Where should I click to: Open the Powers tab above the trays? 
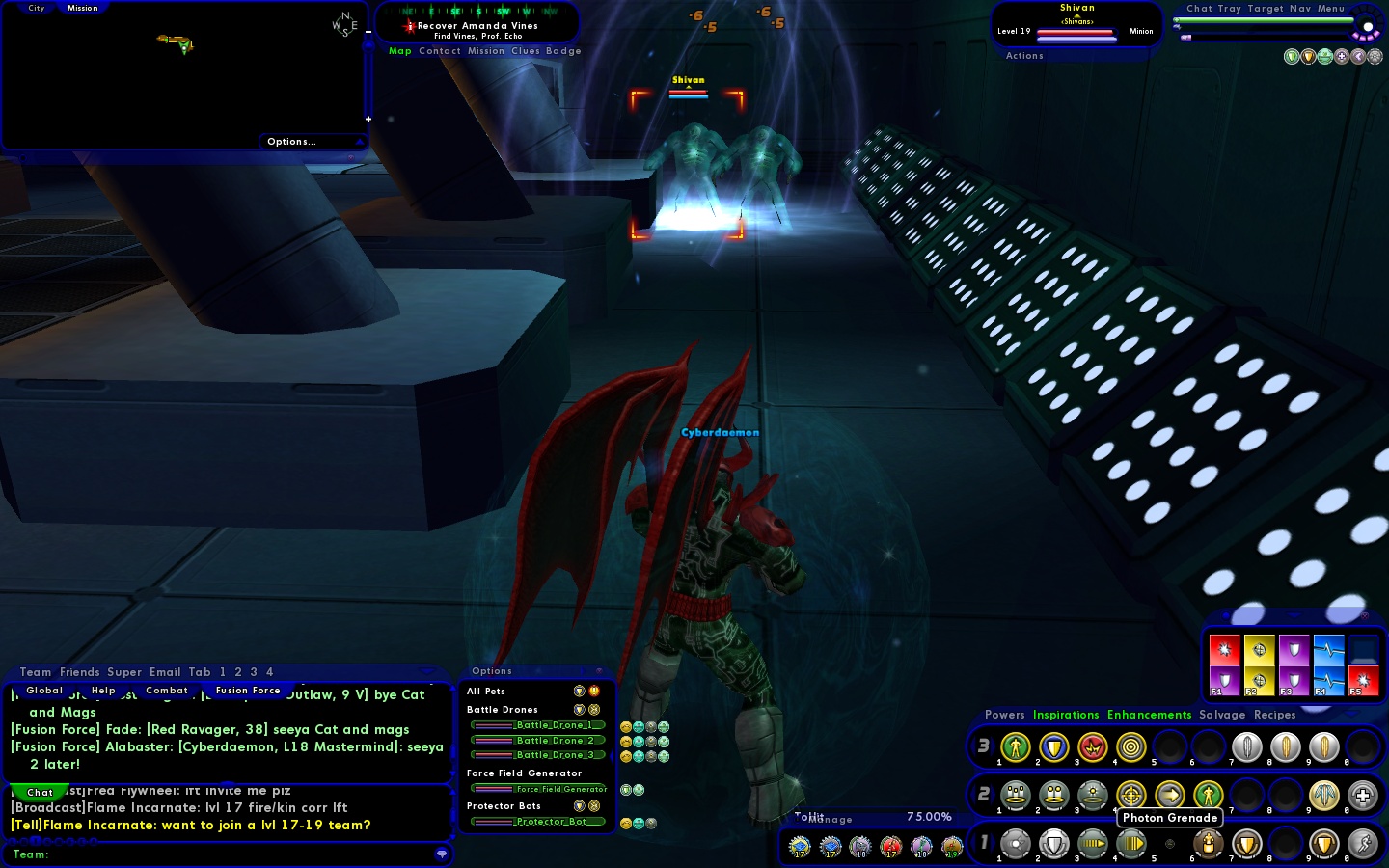pyautogui.click(x=1004, y=715)
